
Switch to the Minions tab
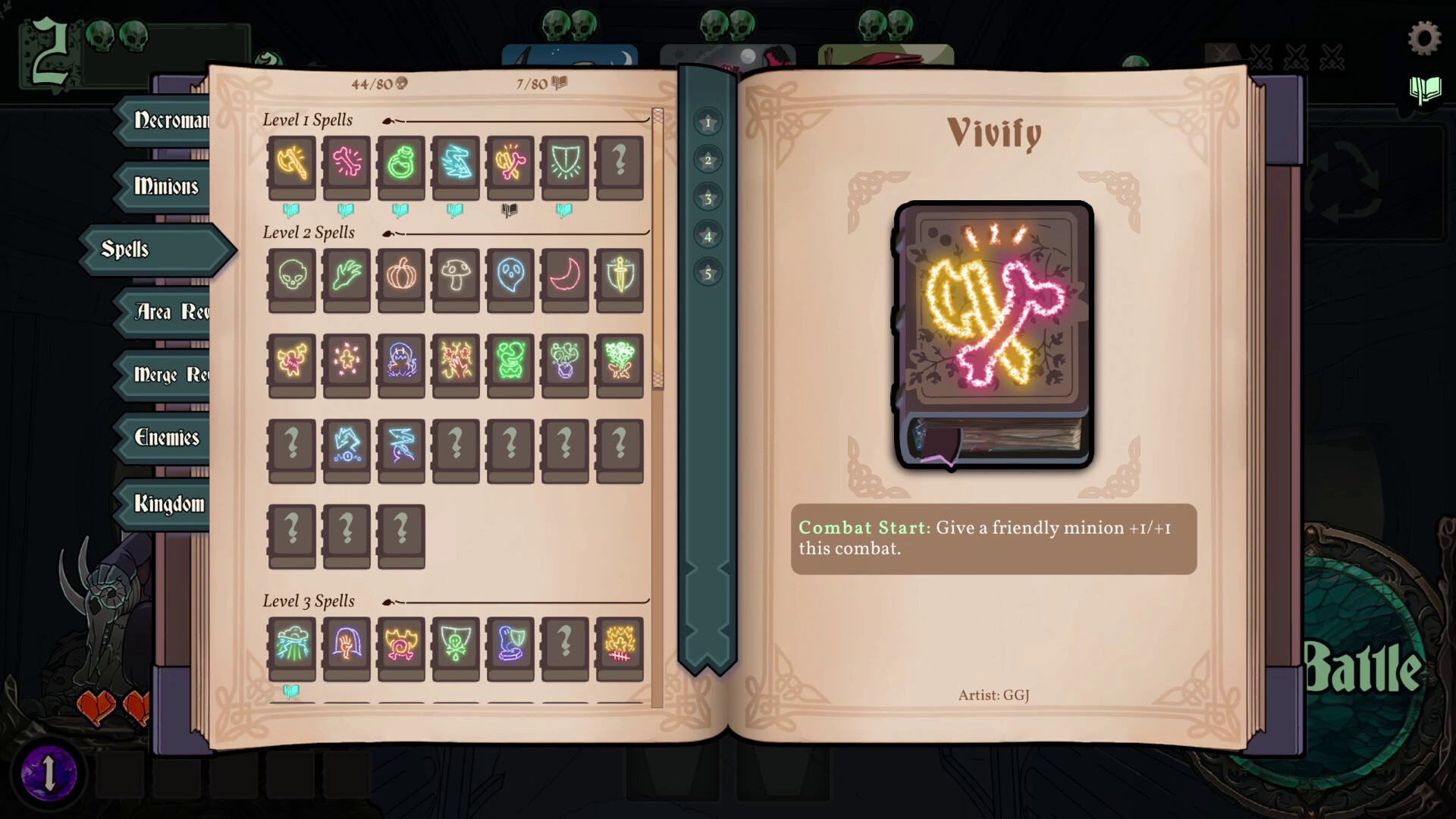pyautogui.click(x=167, y=187)
